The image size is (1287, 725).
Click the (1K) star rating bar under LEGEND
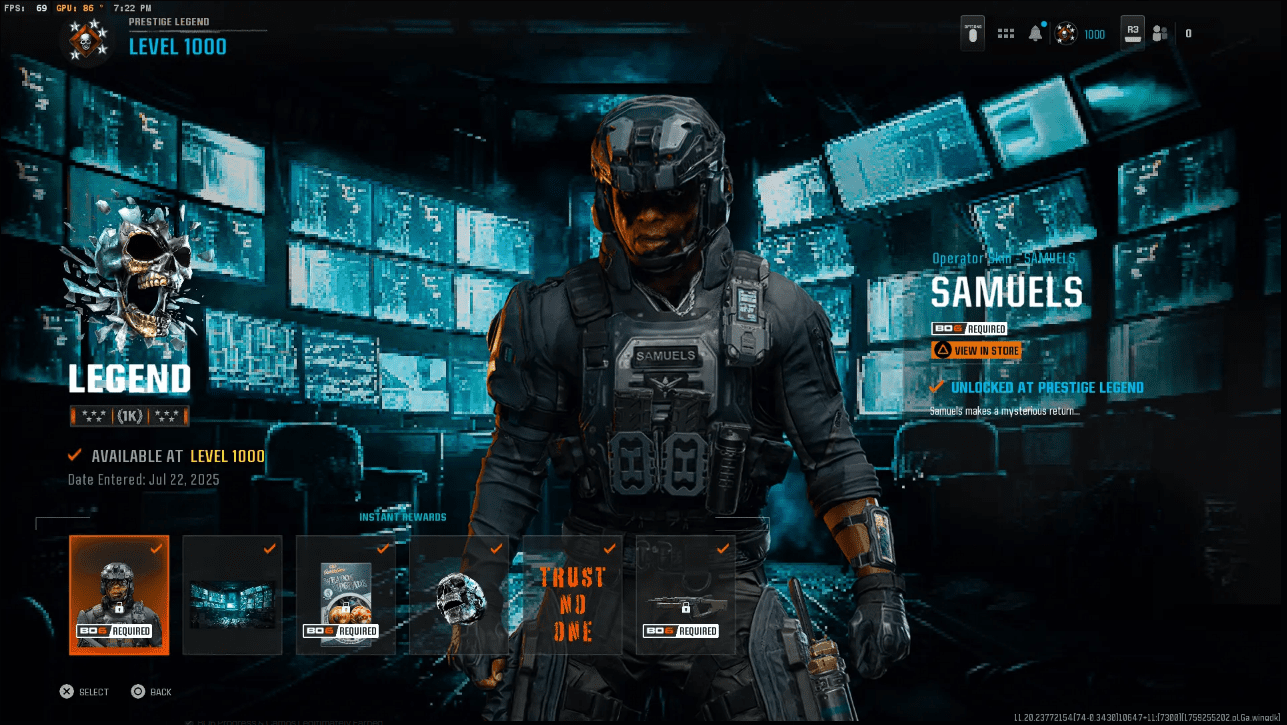point(130,415)
